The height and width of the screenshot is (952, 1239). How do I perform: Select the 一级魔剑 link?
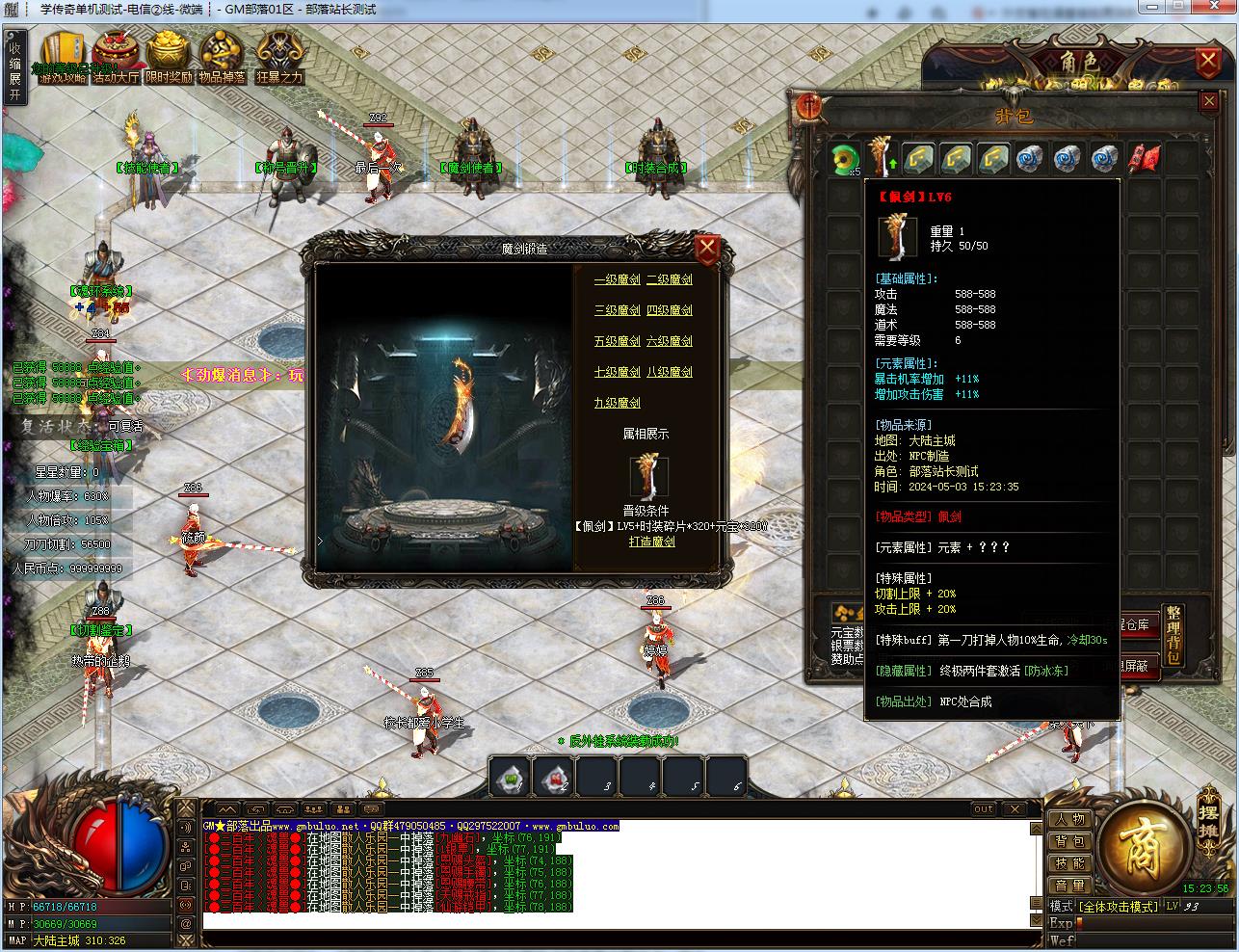[x=617, y=279]
